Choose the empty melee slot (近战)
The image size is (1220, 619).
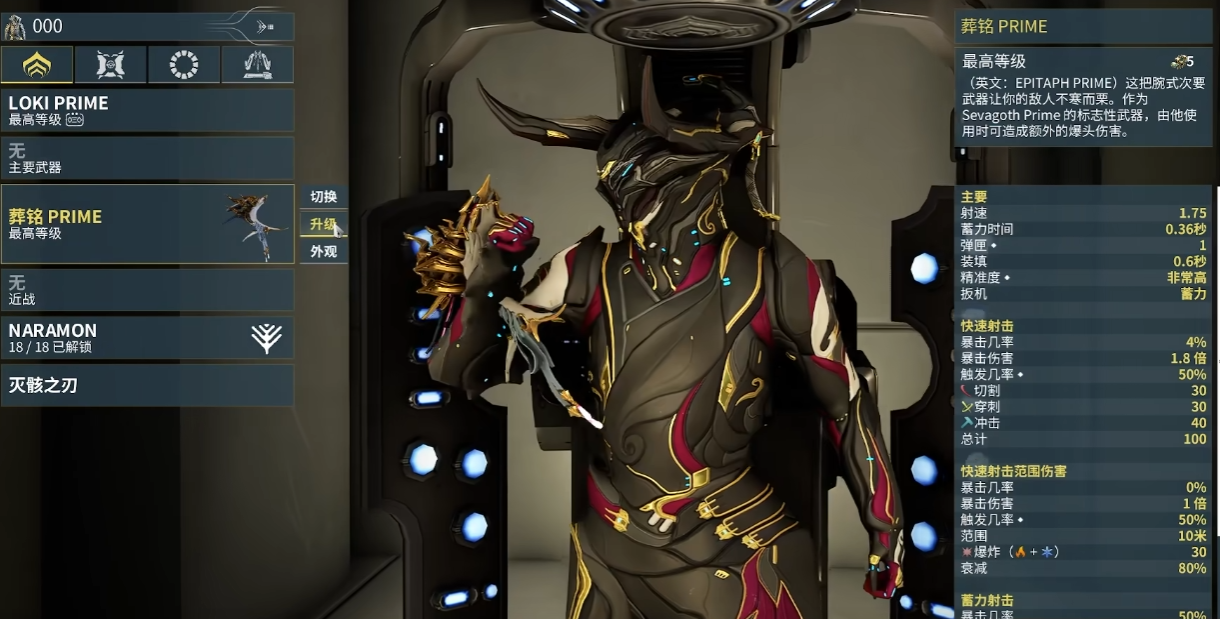coord(148,290)
